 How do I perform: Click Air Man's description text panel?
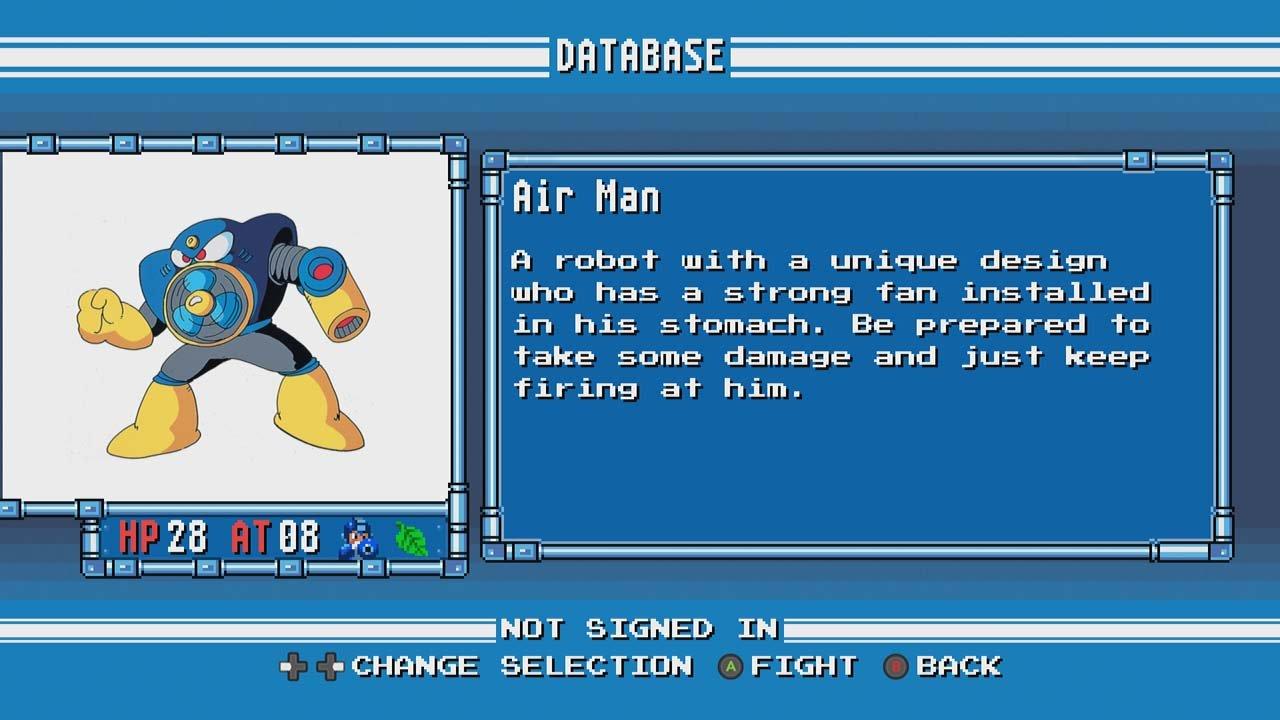click(x=830, y=325)
